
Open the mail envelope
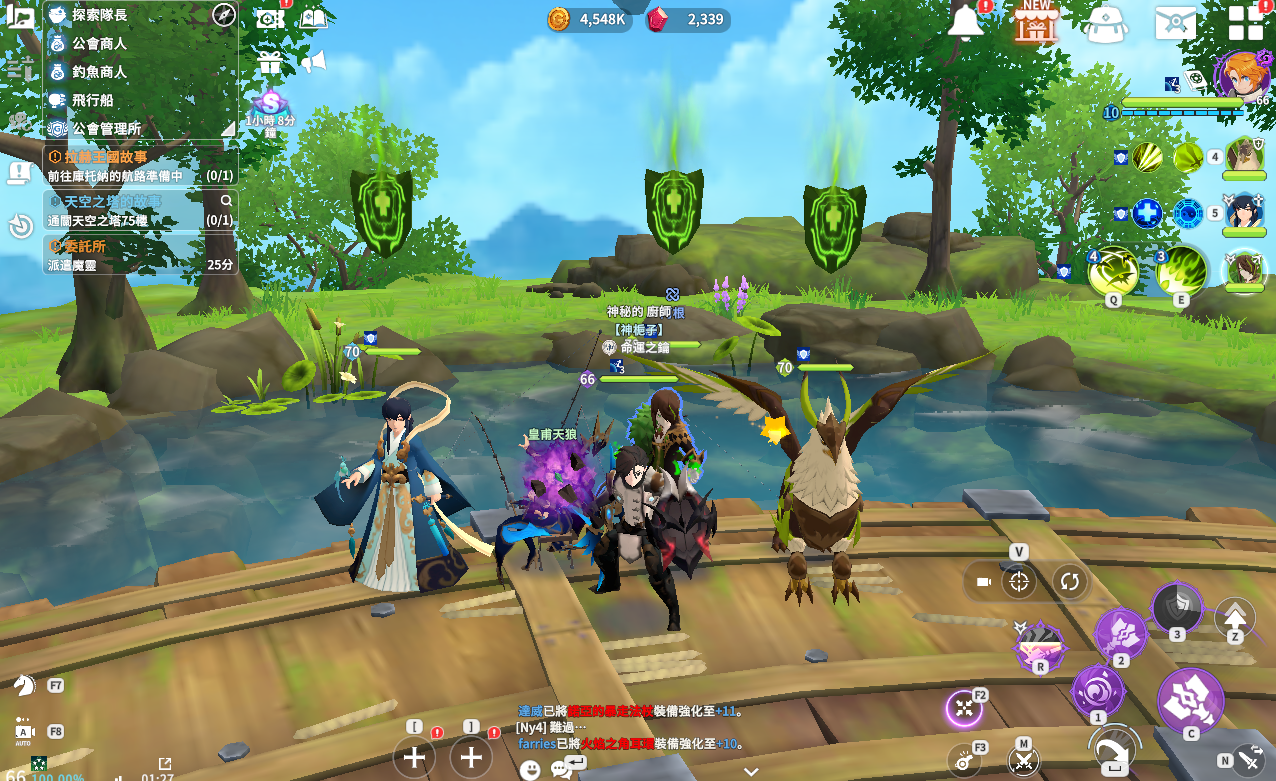coord(1176,22)
